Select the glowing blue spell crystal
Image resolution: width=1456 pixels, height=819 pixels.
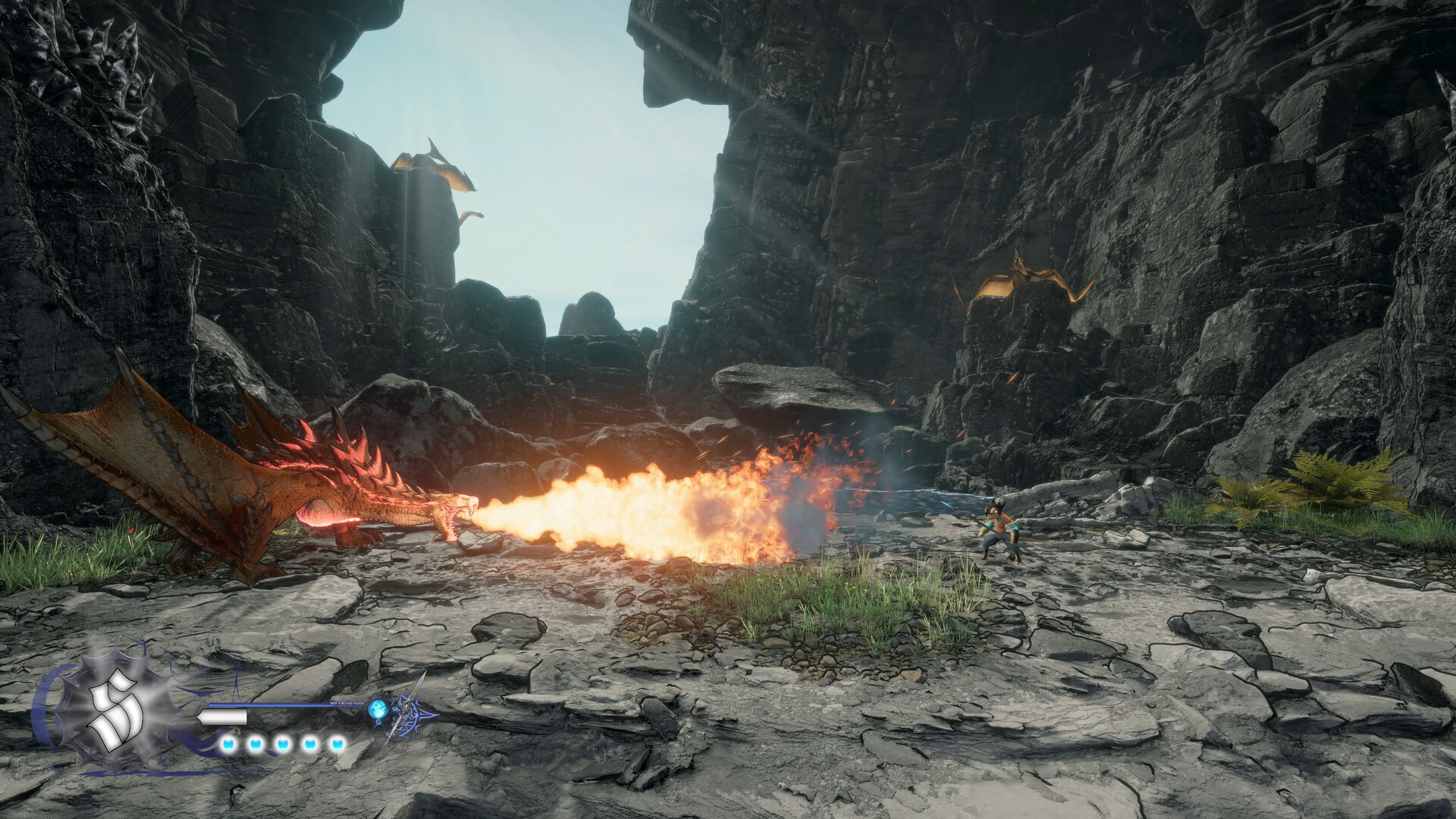(378, 707)
